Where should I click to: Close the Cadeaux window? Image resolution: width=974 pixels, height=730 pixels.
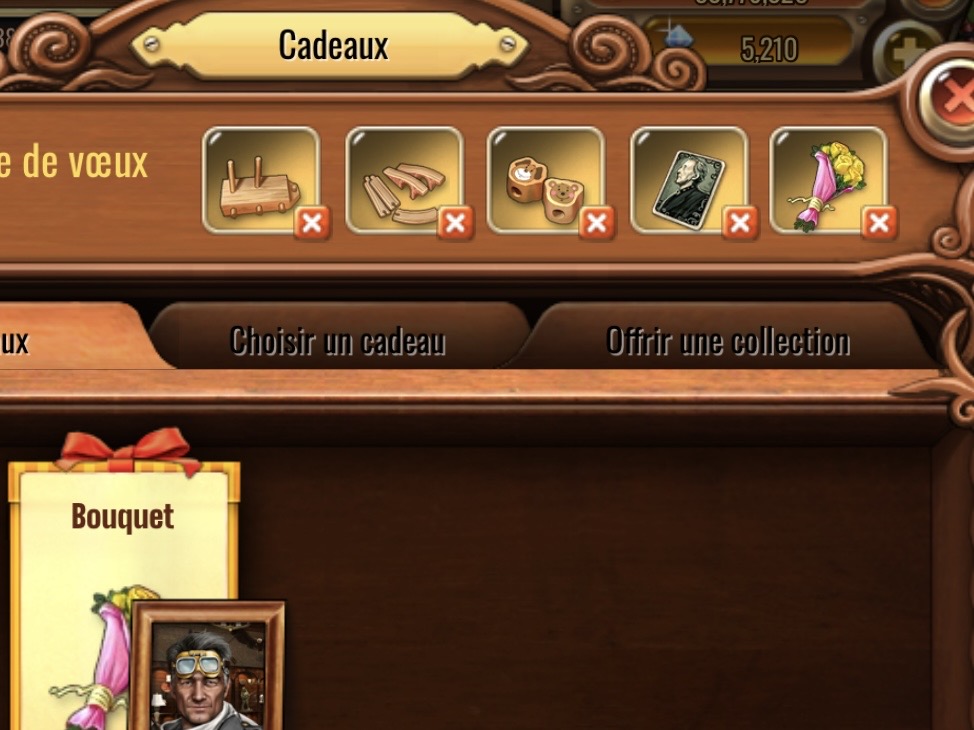pos(956,97)
